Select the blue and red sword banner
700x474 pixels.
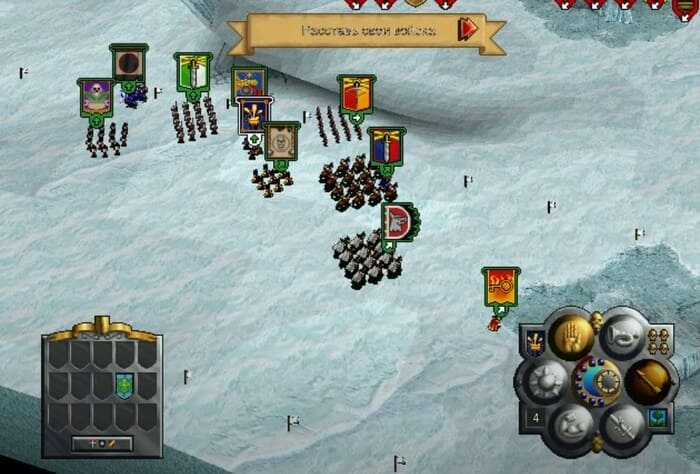[x=385, y=147]
